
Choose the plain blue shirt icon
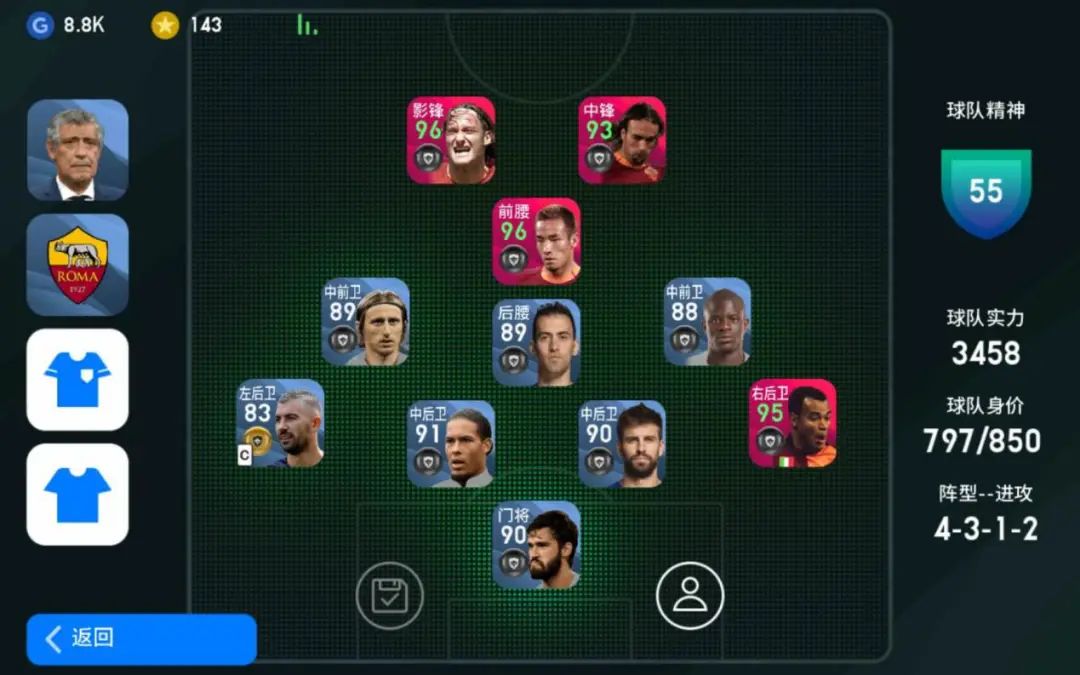[77, 494]
